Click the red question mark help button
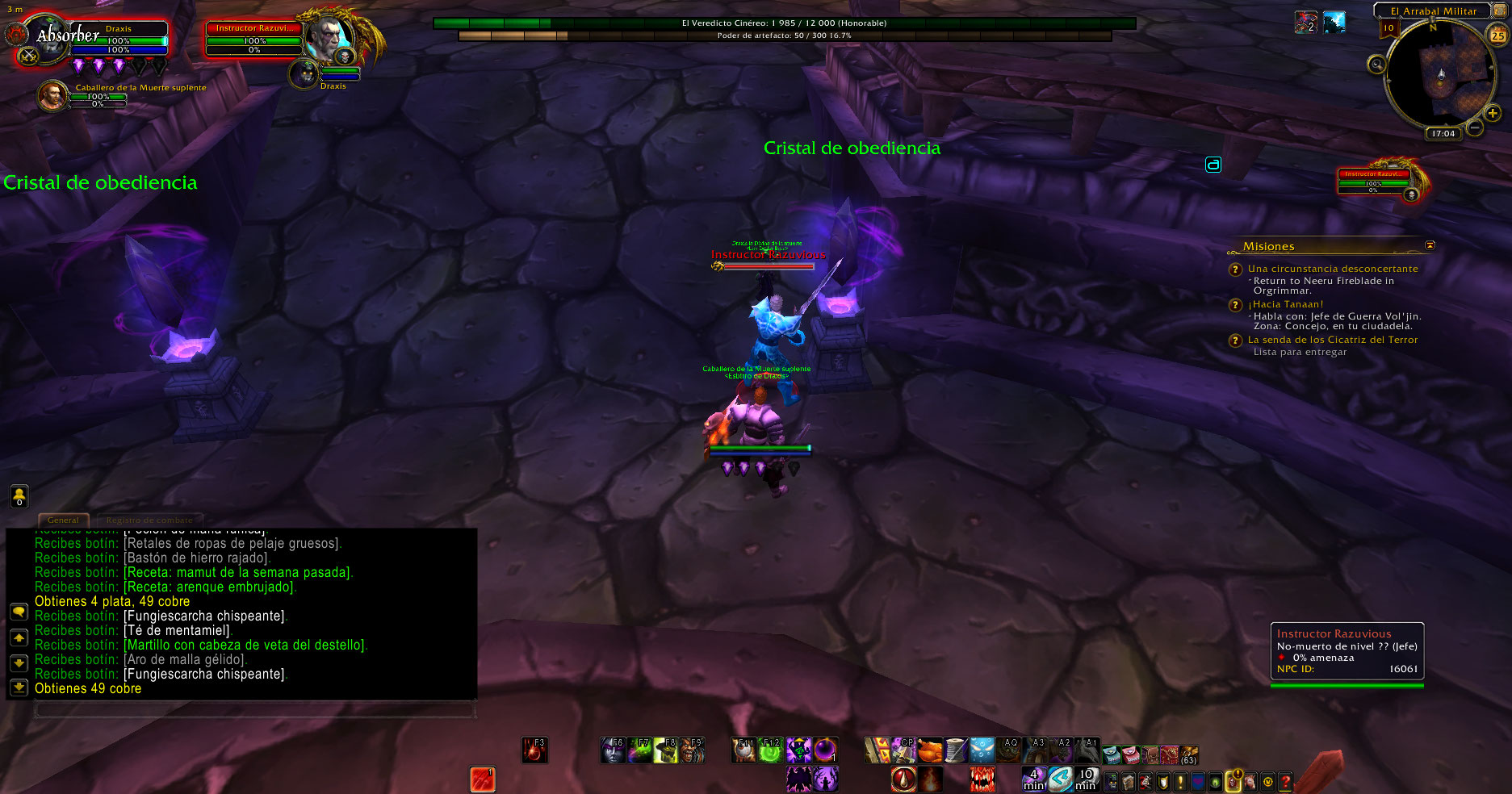 tap(1285, 781)
